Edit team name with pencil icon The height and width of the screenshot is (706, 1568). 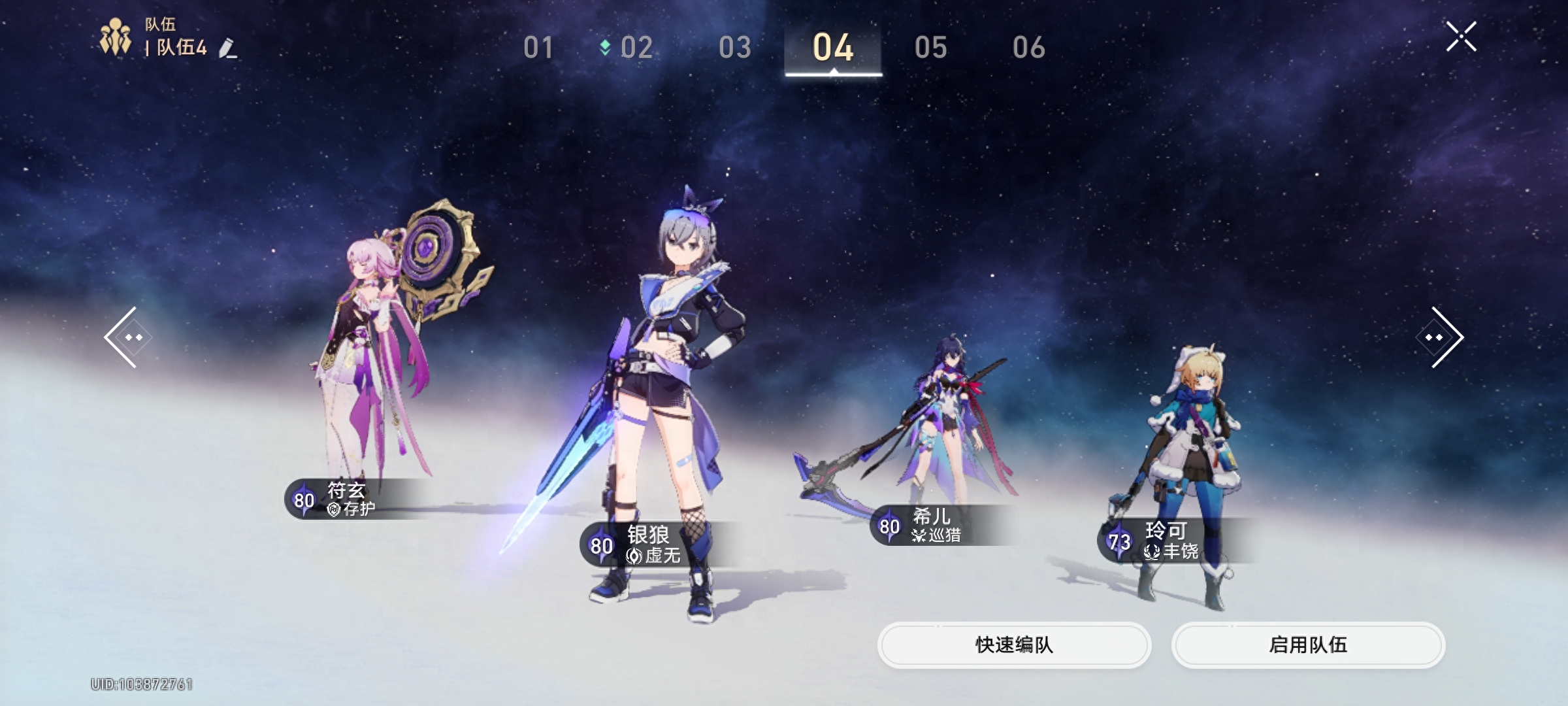pos(227,48)
